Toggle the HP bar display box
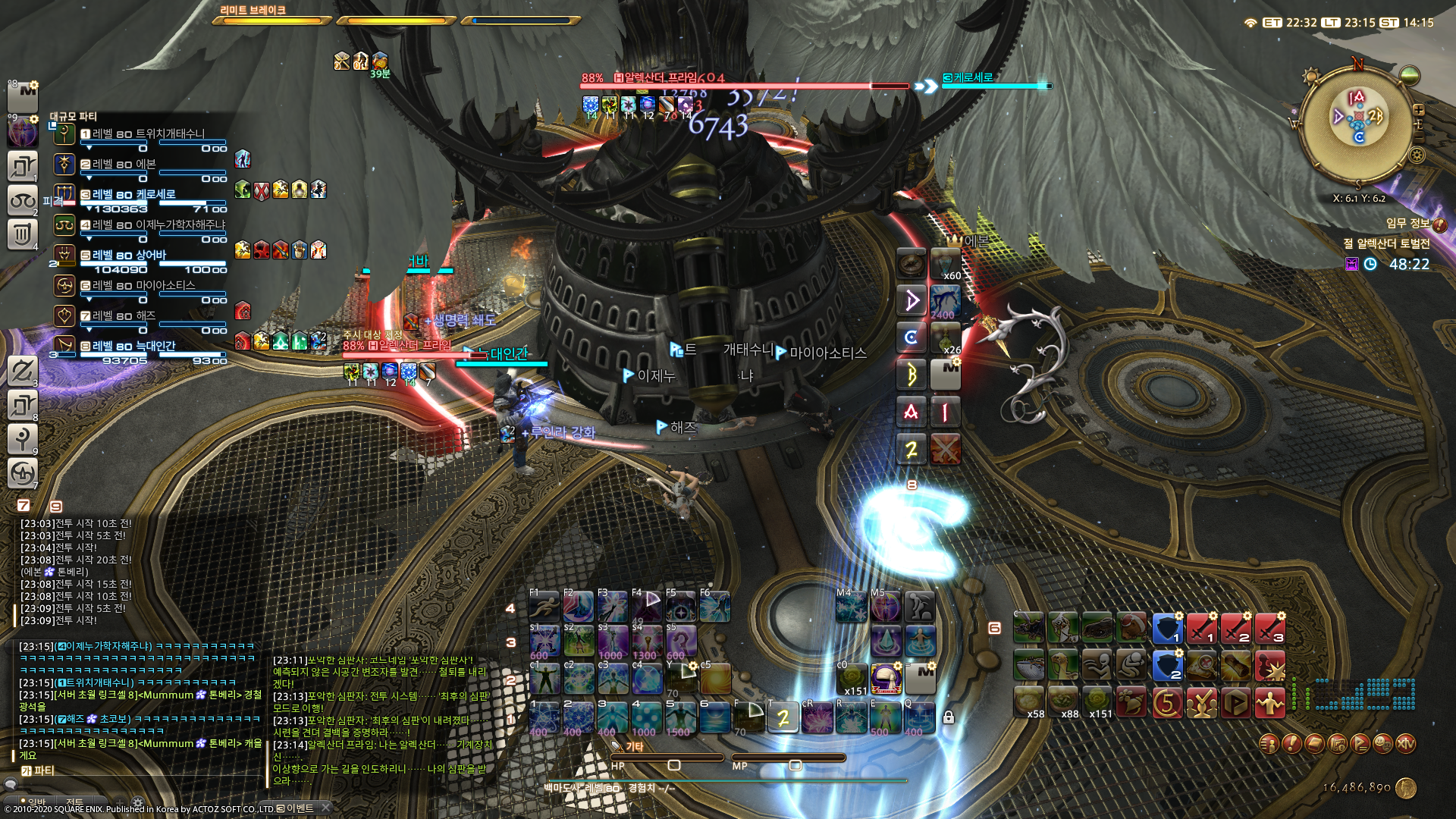1456x819 pixels. (x=673, y=764)
